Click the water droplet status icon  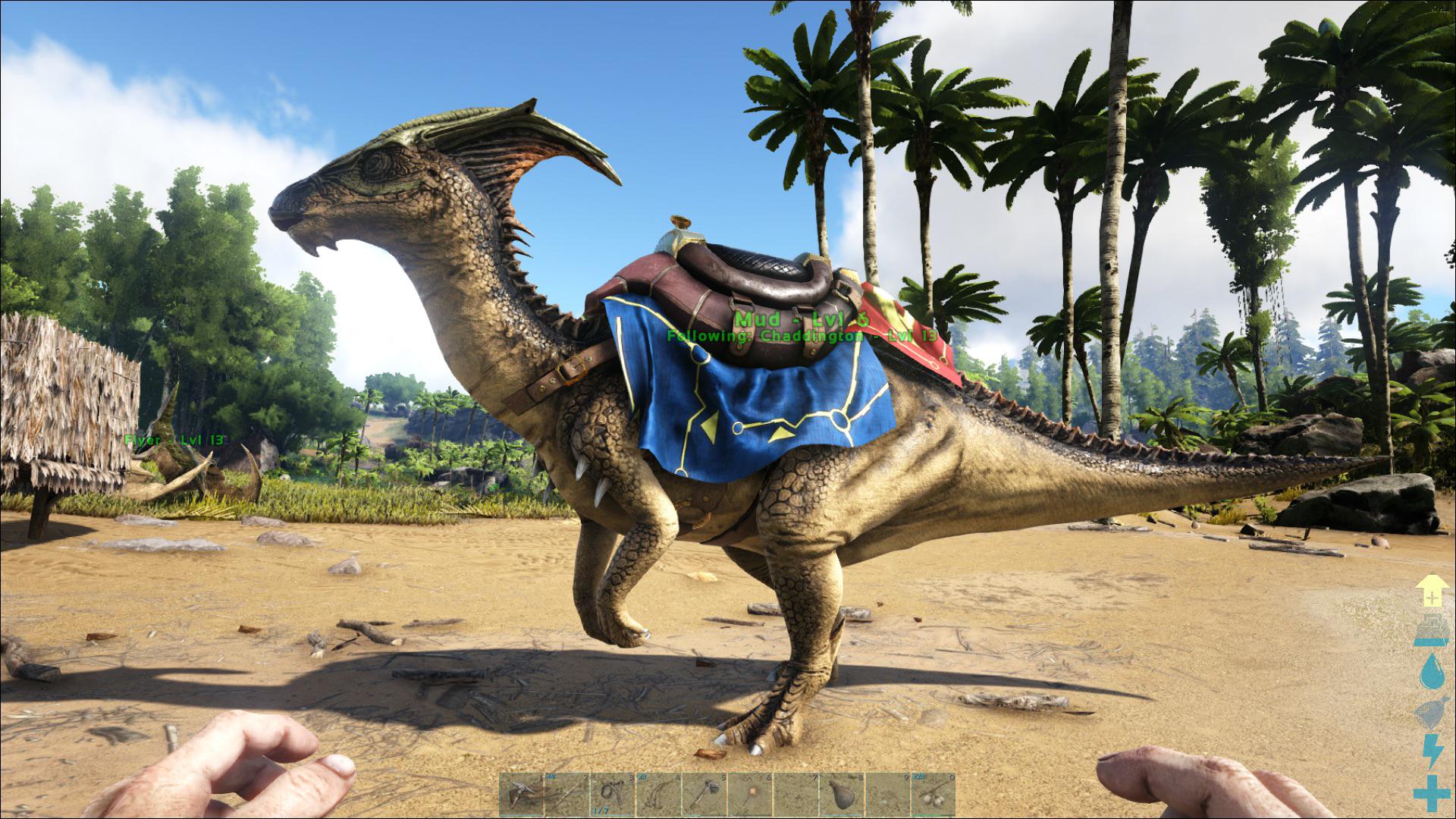(x=1431, y=670)
